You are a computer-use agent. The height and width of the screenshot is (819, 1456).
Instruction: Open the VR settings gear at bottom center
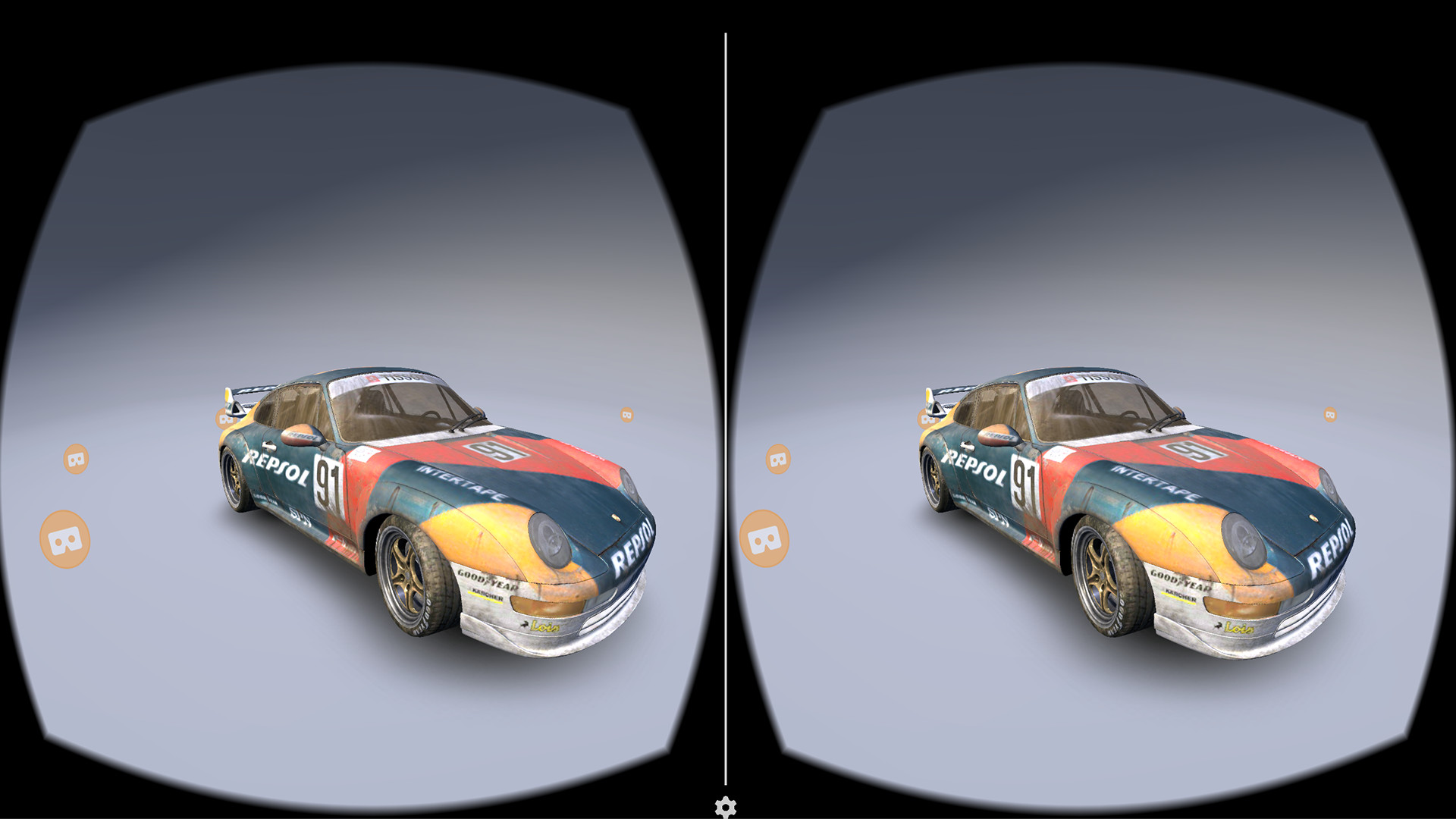click(x=727, y=808)
